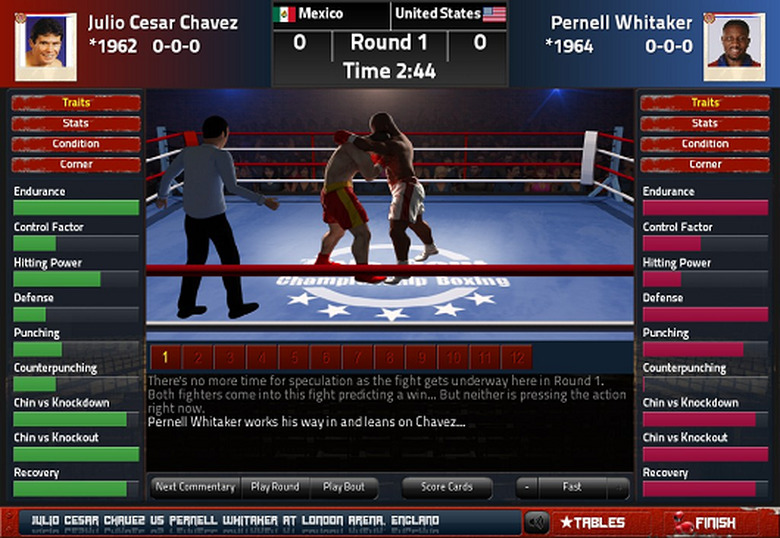Show Whitaker's Stats tab
This screenshot has height=538, width=780.
coord(705,123)
